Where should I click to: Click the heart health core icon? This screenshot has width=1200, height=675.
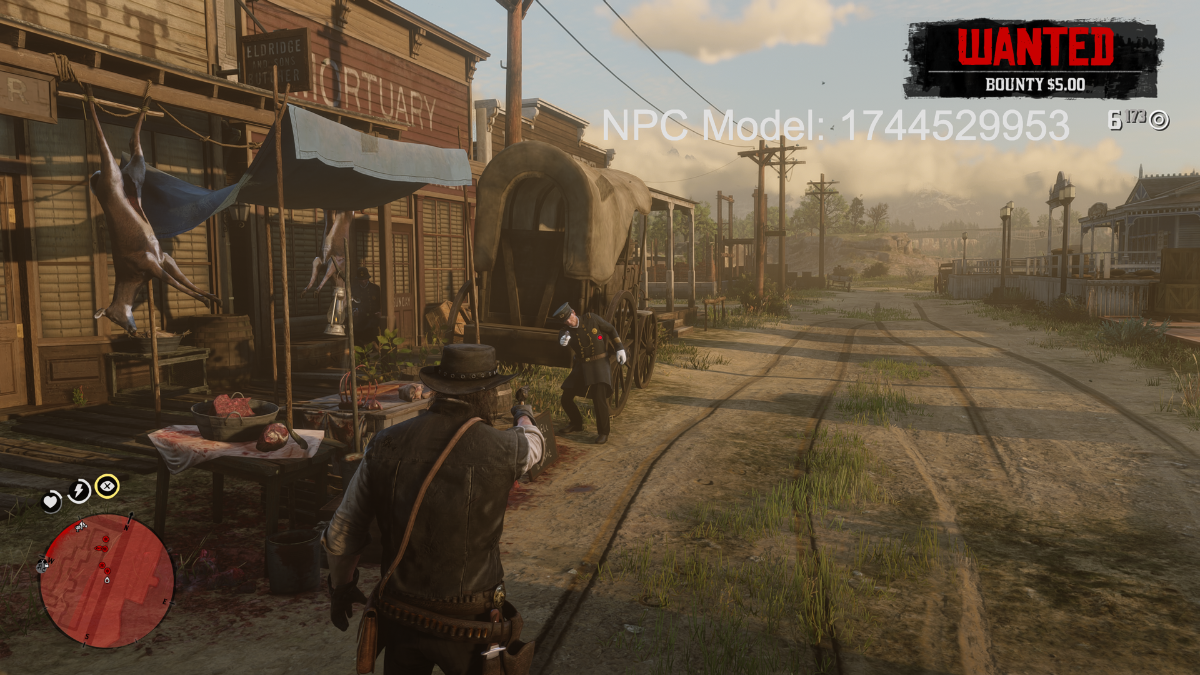click(51, 502)
